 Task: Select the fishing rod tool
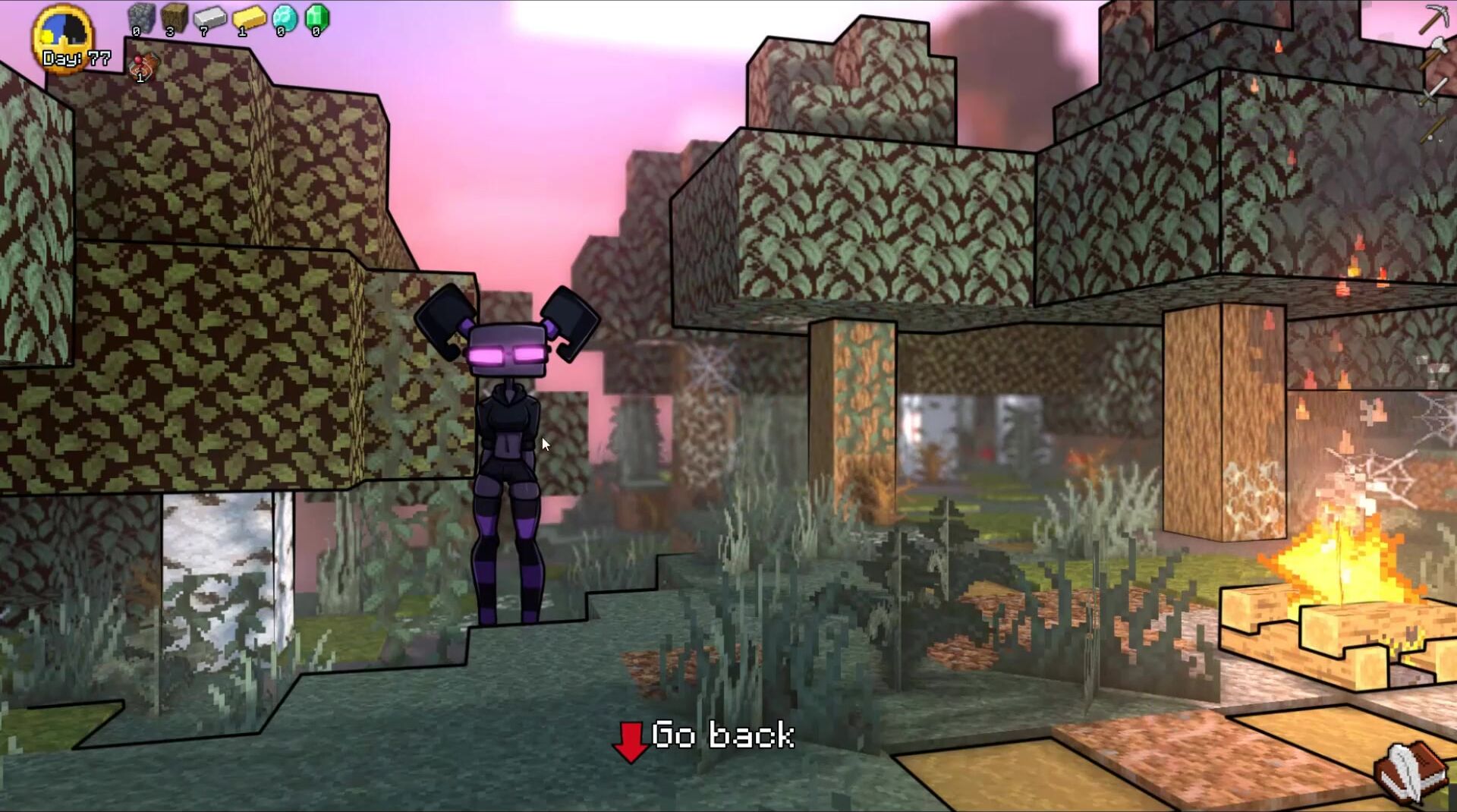click(1433, 127)
